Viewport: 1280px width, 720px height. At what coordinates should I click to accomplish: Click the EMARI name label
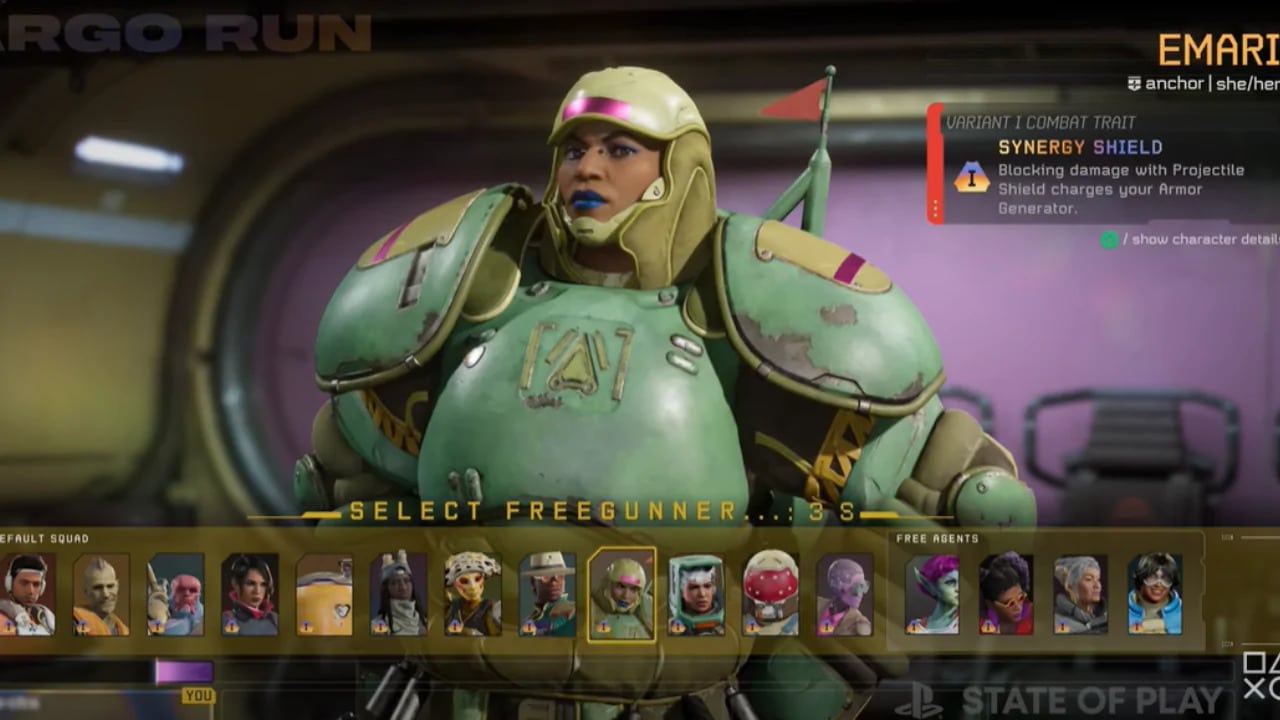[x=1215, y=50]
